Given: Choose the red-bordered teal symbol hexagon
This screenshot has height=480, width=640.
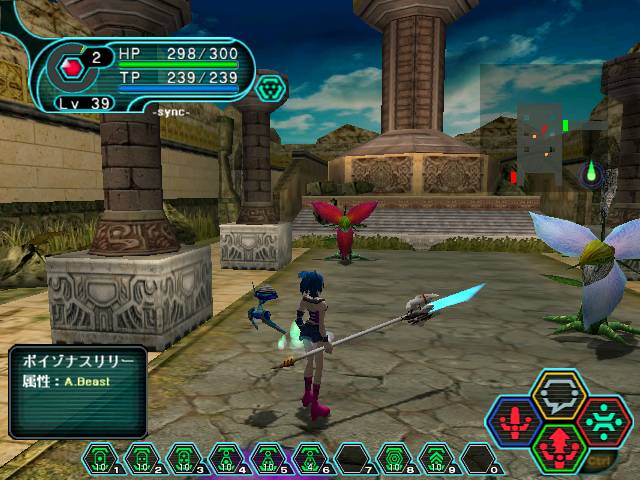Looking at the screenshot, I should pos(603,421).
